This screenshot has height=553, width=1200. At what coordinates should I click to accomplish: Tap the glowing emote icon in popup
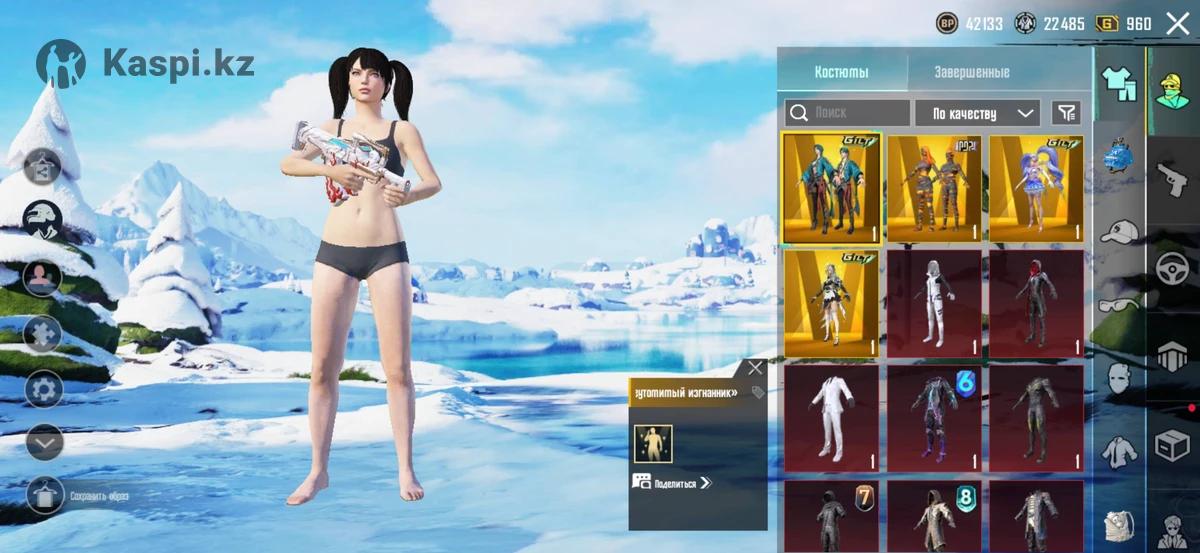pyautogui.click(x=652, y=443)
